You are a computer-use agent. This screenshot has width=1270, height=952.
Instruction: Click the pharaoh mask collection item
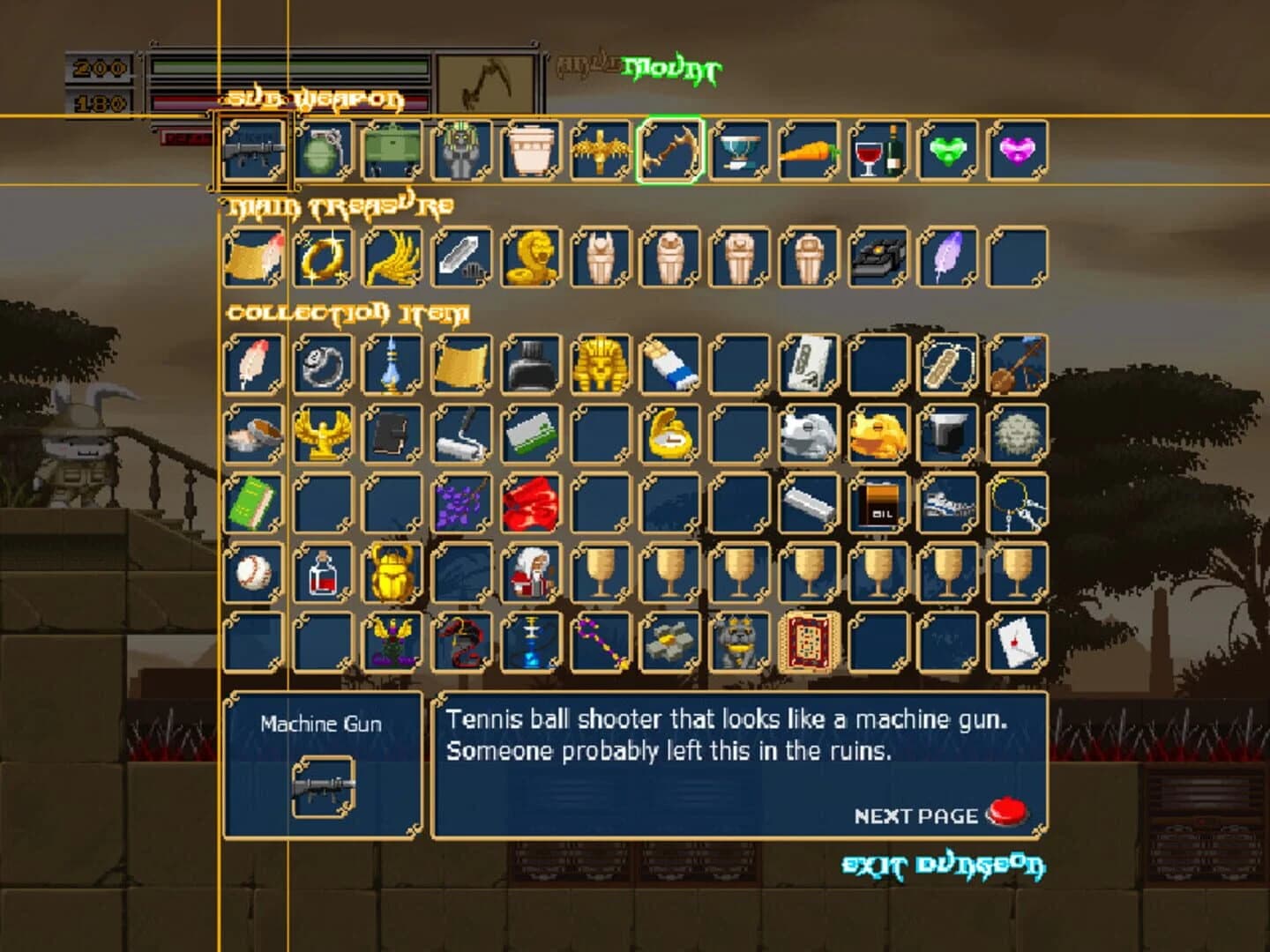(x=595, y=364)
